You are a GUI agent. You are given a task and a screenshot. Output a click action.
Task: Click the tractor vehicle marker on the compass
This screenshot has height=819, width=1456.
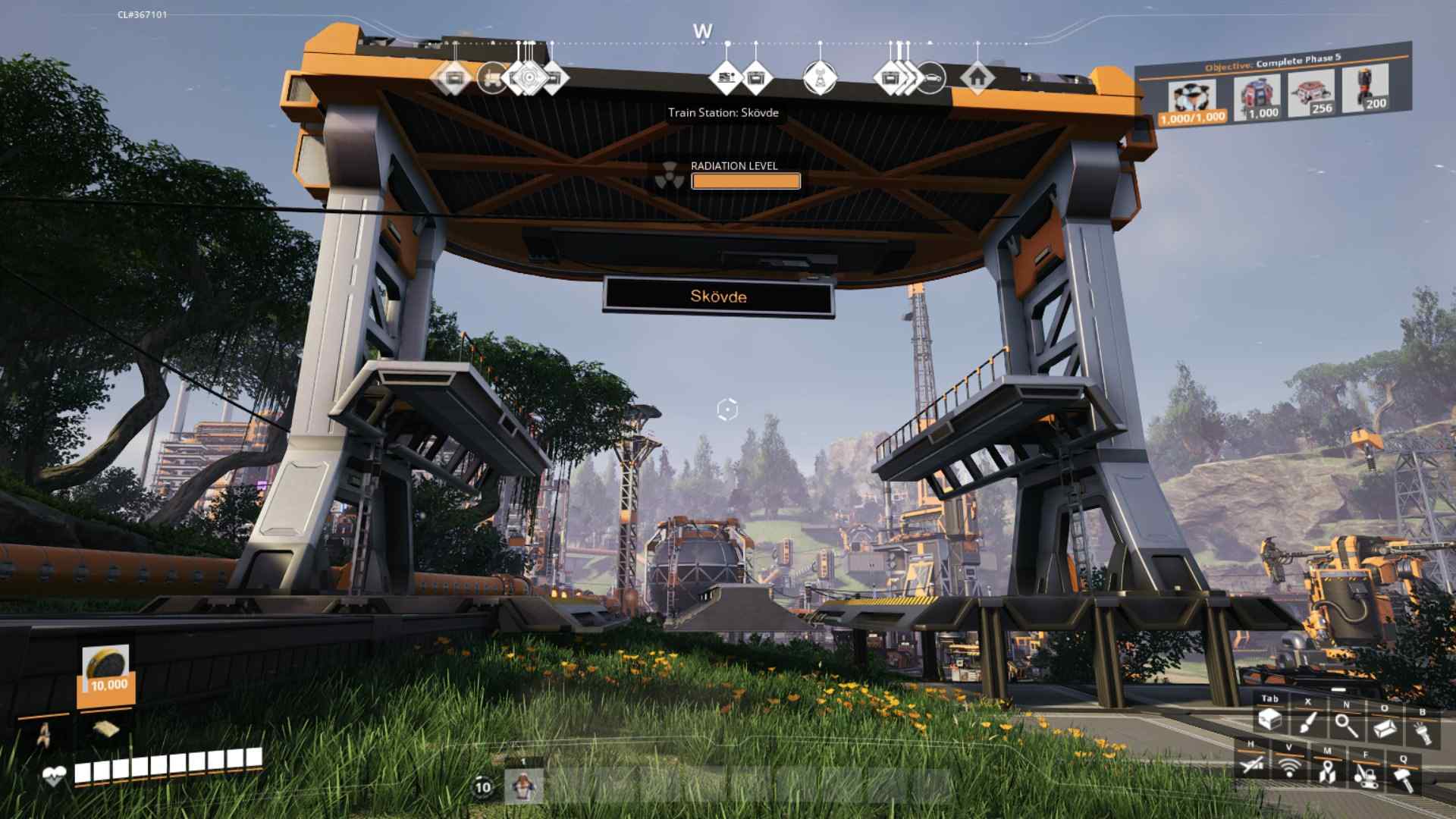pyautogui.click(x=493, y=78)
